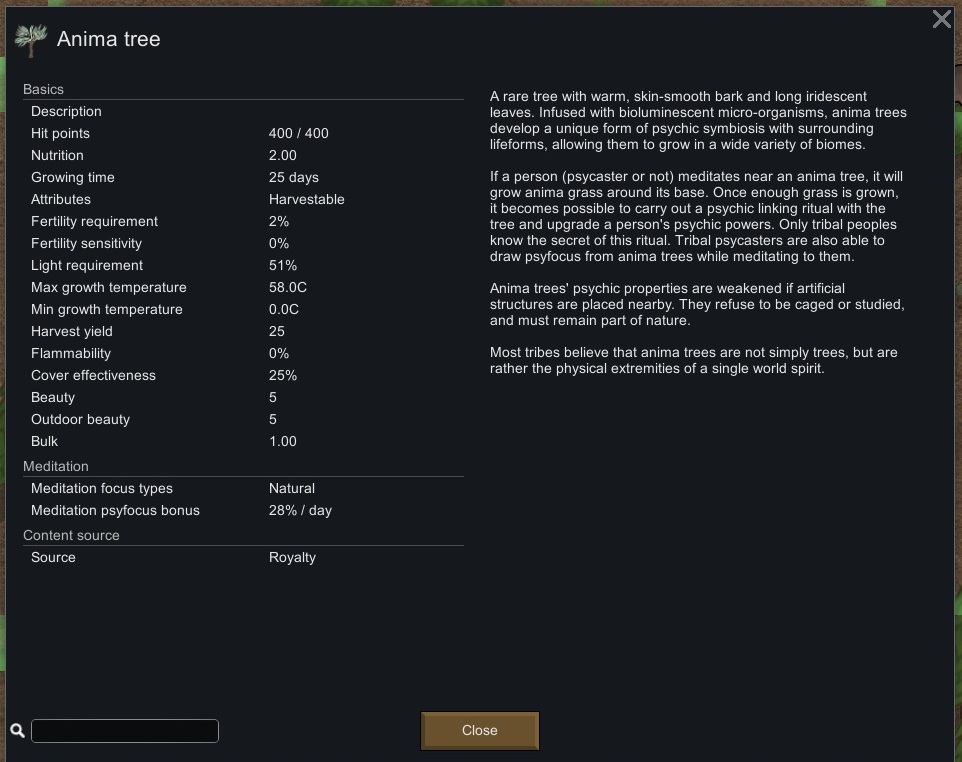Select the Light requirement row

[x=243, y=265]
